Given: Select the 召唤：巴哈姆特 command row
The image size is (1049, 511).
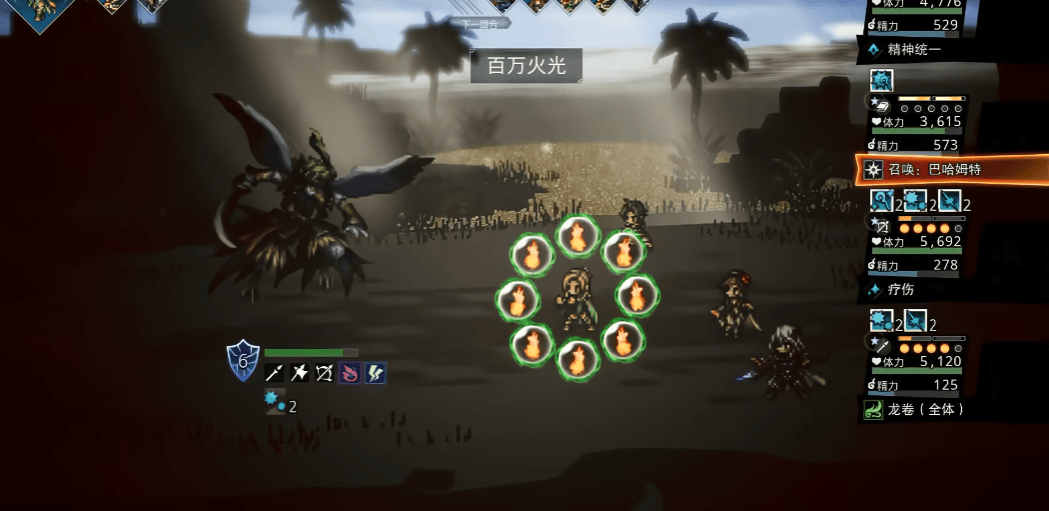Looking at the screenshot, I should (950, 170).
